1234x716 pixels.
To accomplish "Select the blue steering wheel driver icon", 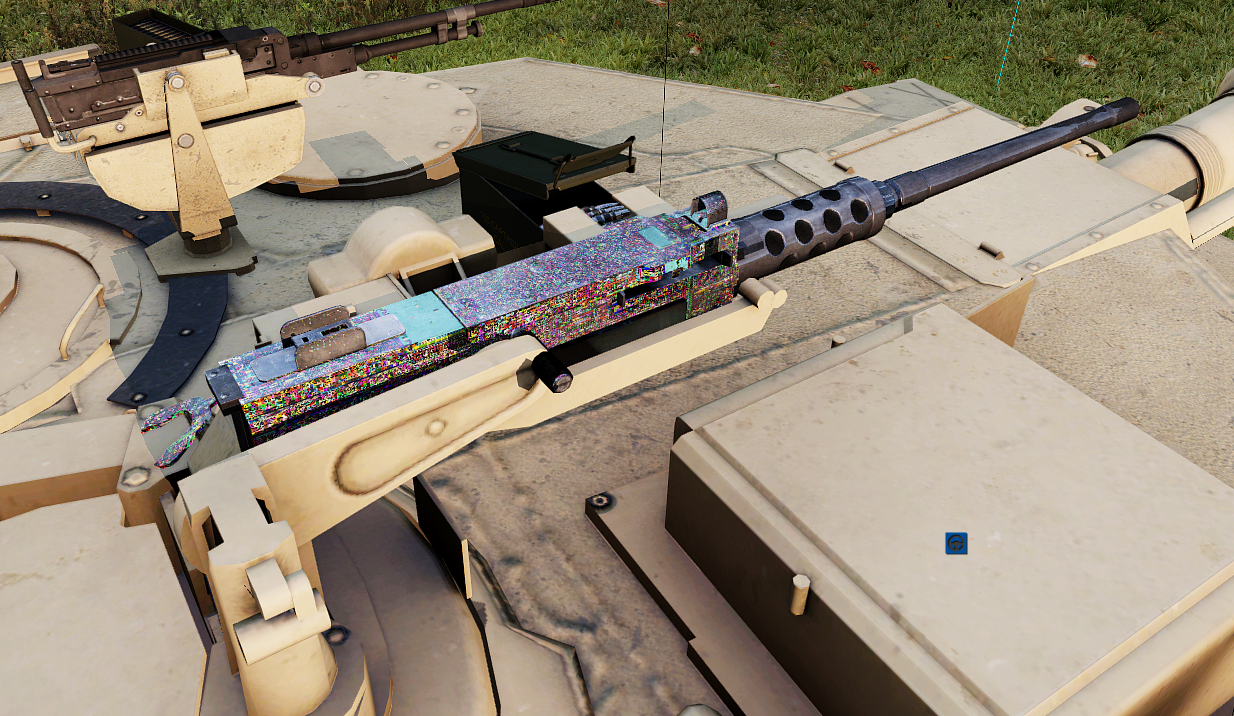I will [x=956, y=543].
